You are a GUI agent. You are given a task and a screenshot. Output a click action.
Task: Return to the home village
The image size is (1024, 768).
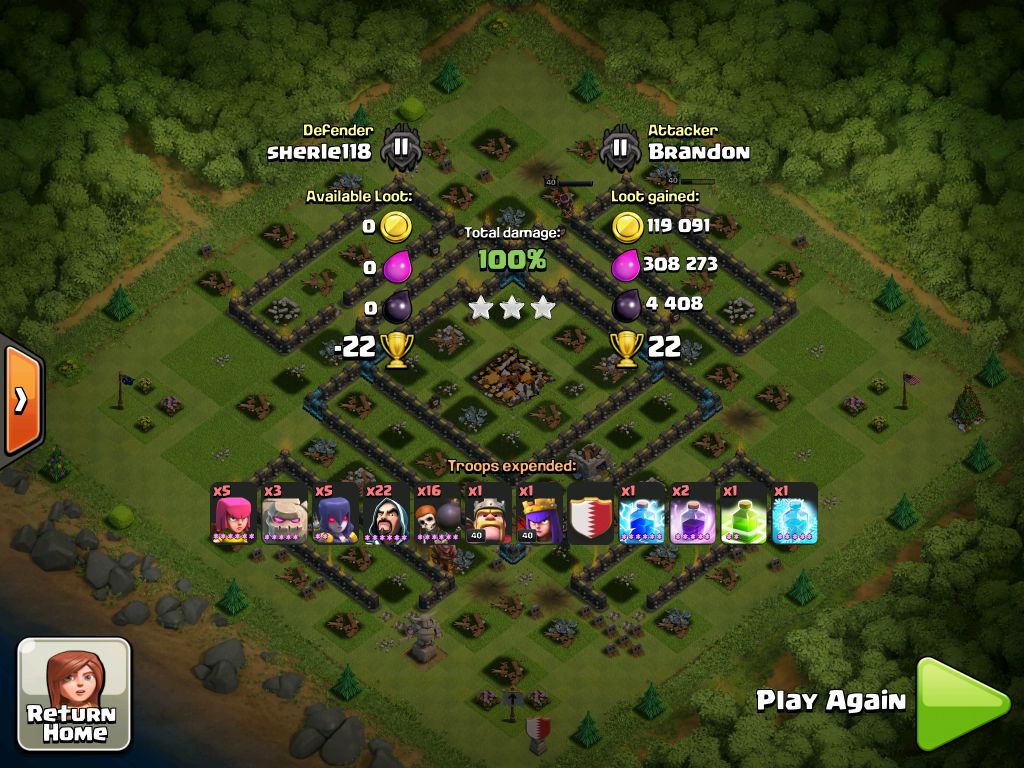(74, 693)
